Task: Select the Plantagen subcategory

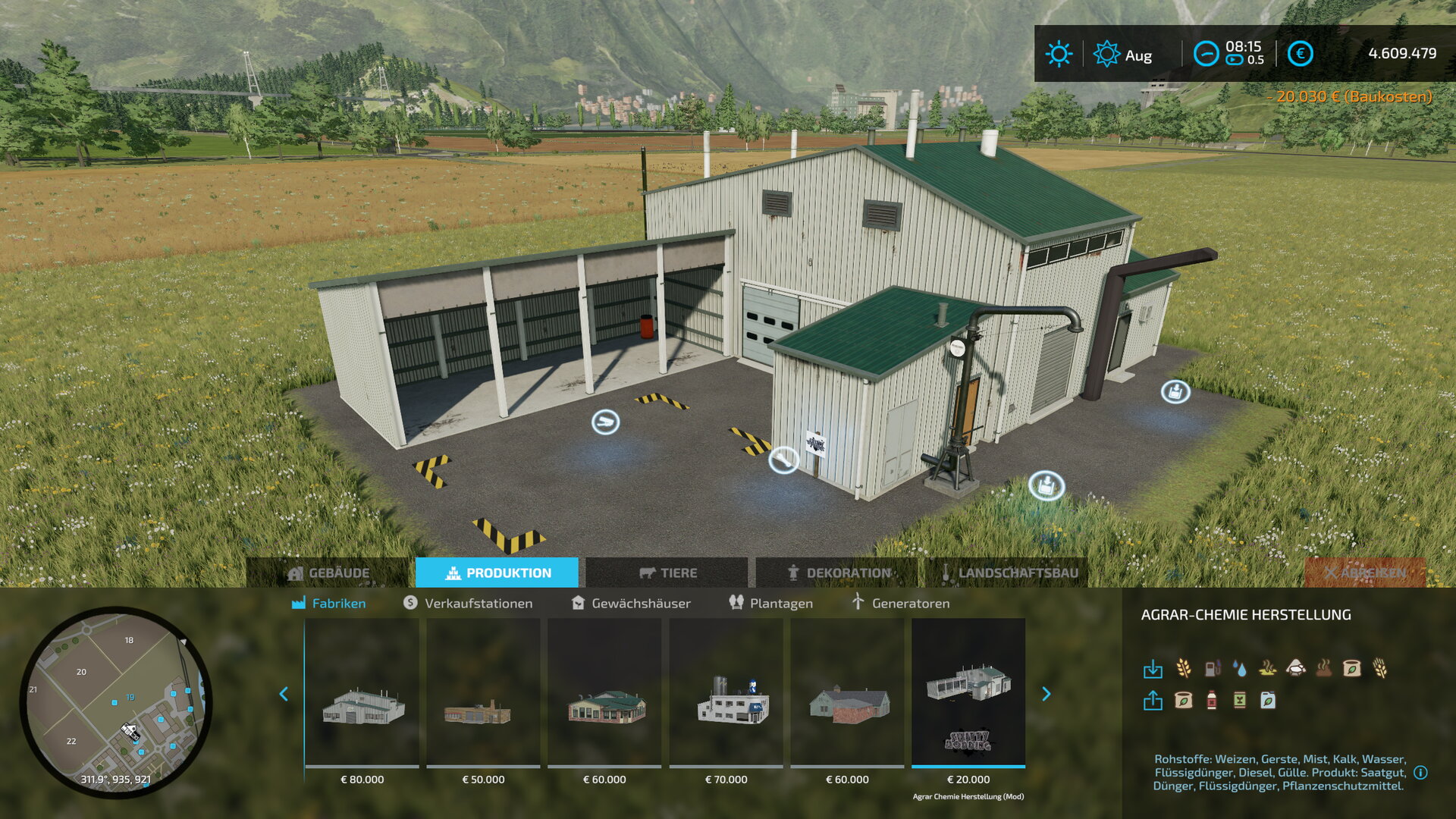Action: pyautogui.click(x=770, y=603)
